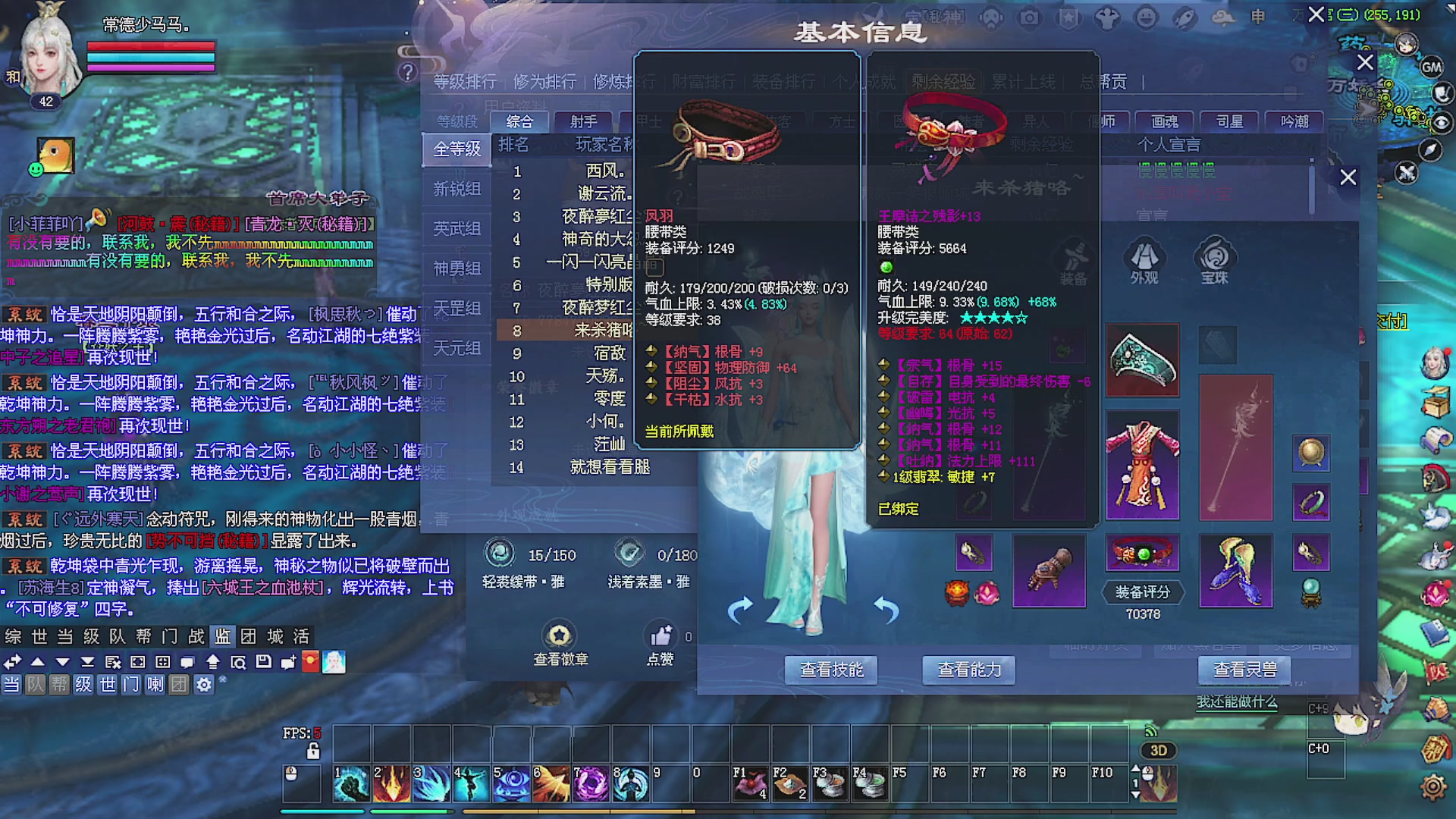Jump to latest chat with double-down chevron

87,662
